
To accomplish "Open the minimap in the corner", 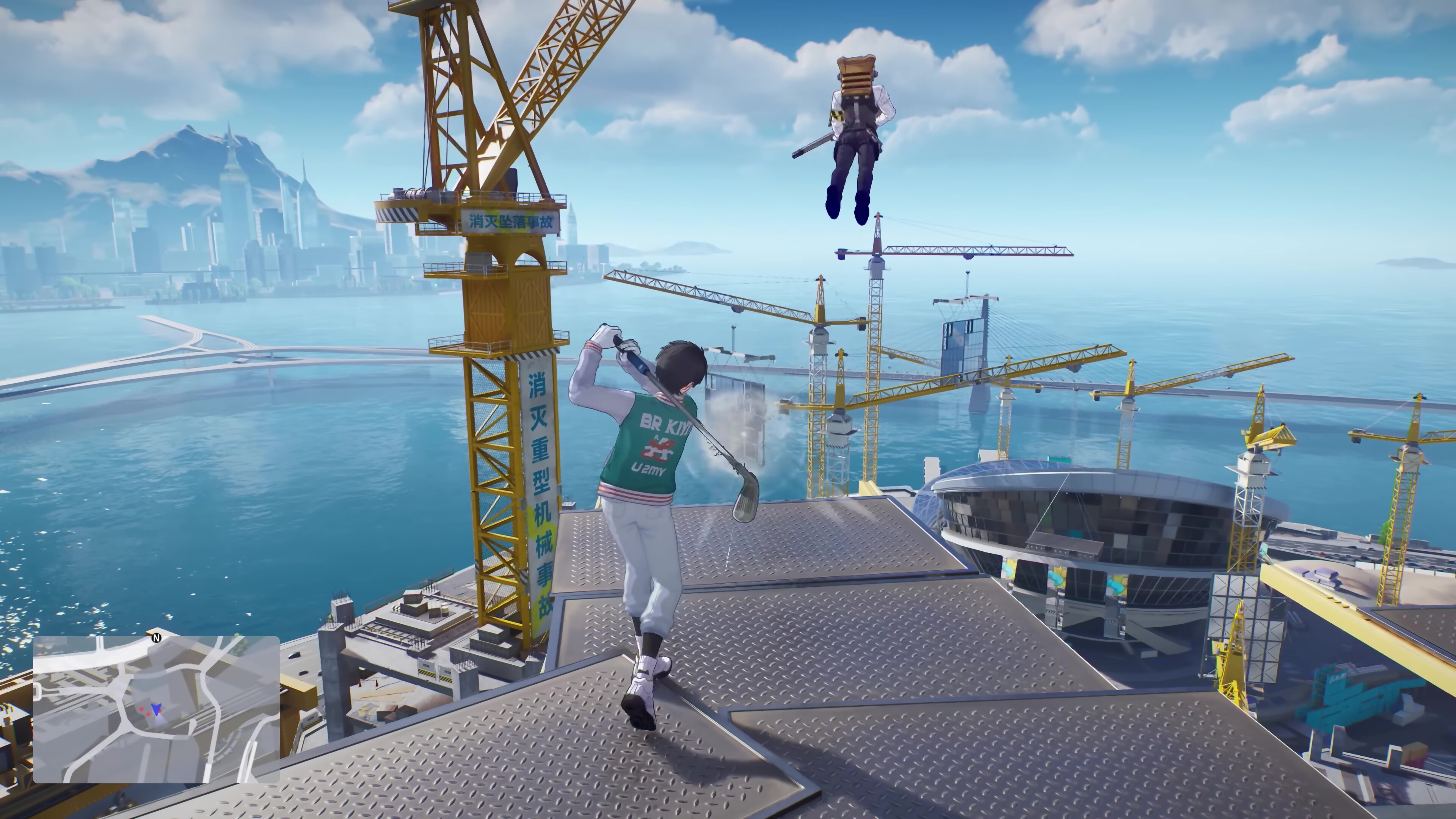I will click(x=156, y=709).
